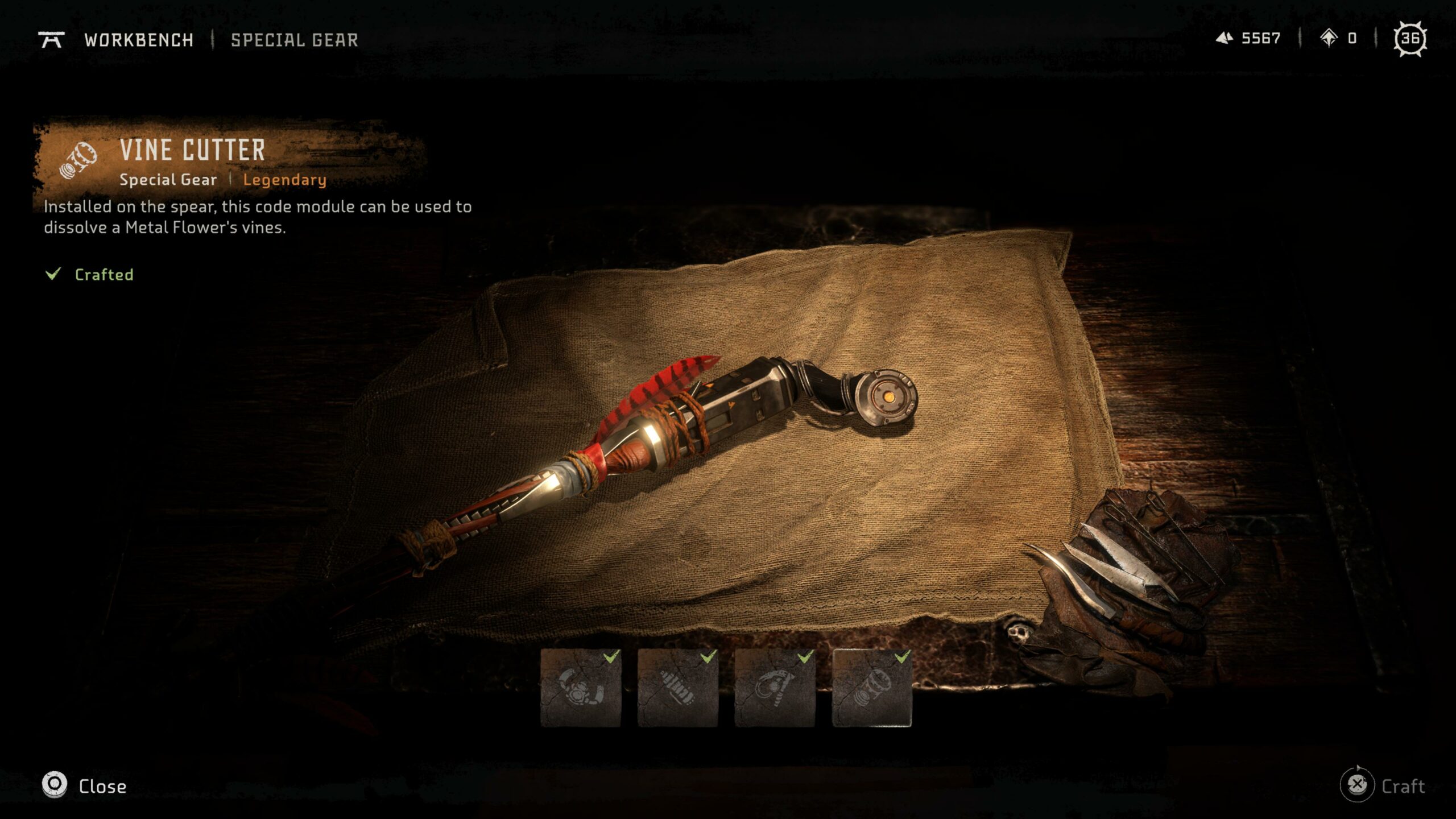Open the WORKBENCH menu header

tap(139, 40)
